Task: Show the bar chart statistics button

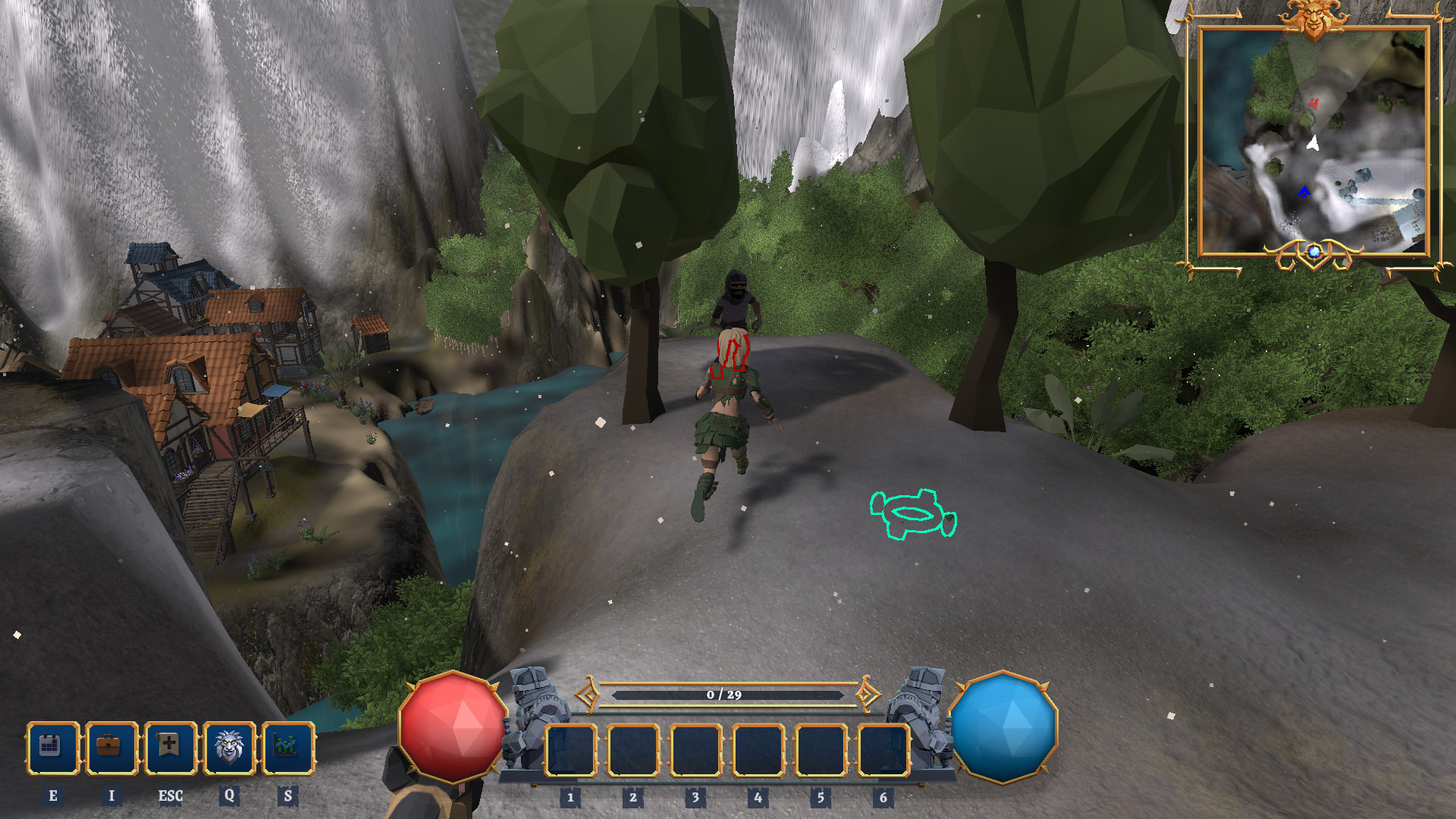Action: pyautogui.click(x=287, y=748)
